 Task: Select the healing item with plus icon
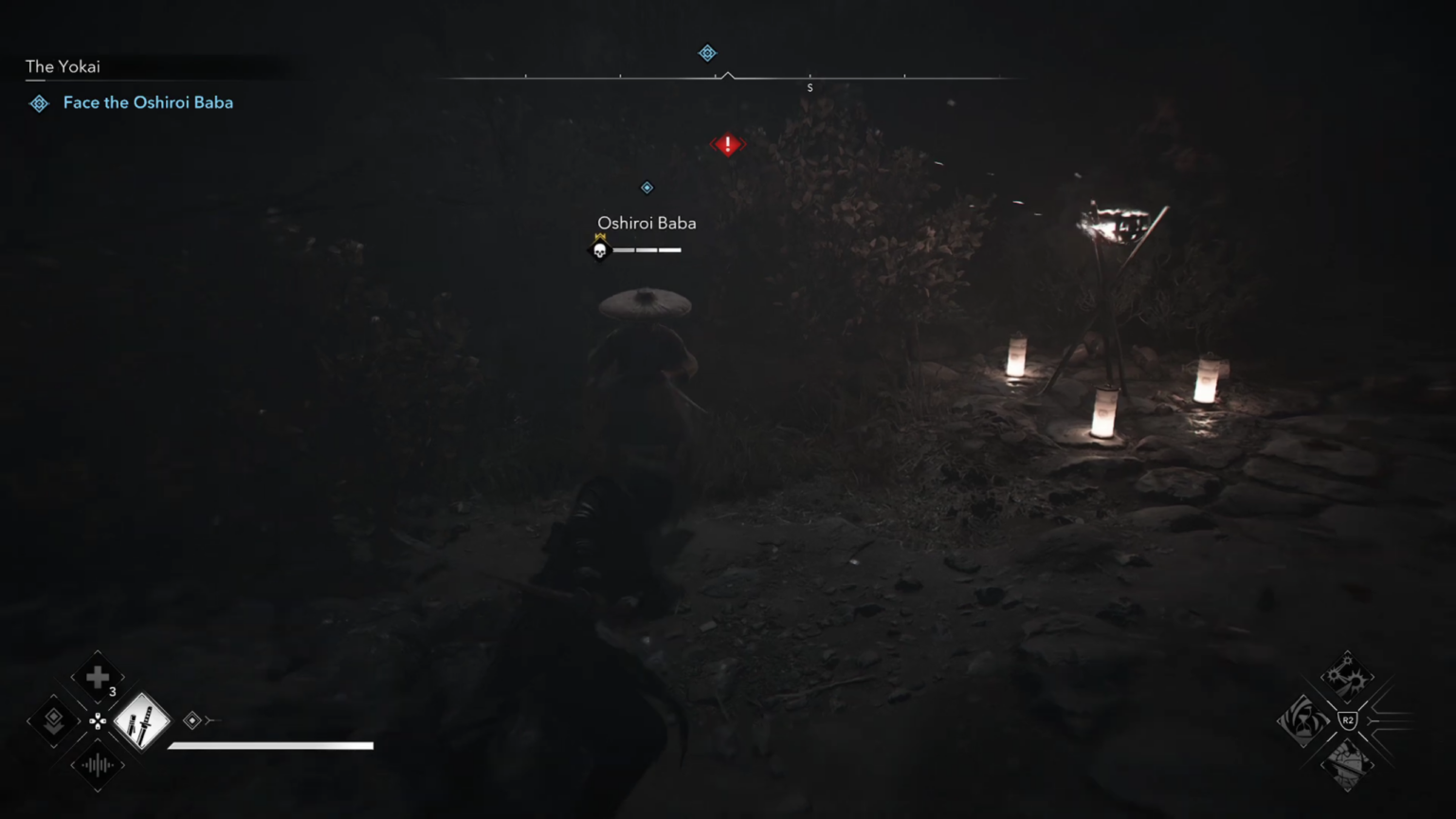click(97, 677)
